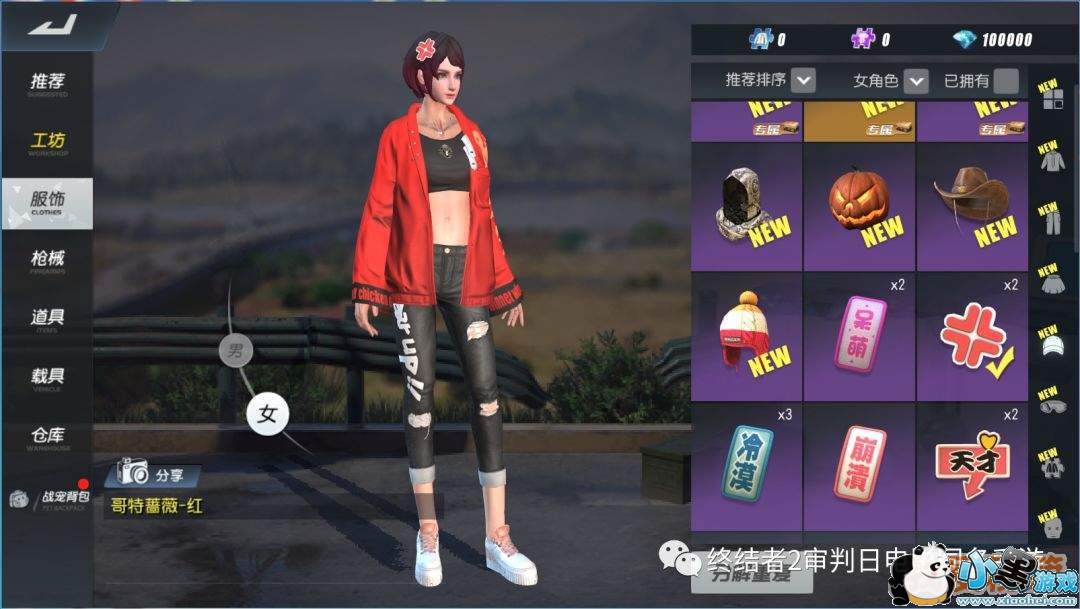
Task: Switch character preview to male (男)
Action: click(x=236, y=351)
